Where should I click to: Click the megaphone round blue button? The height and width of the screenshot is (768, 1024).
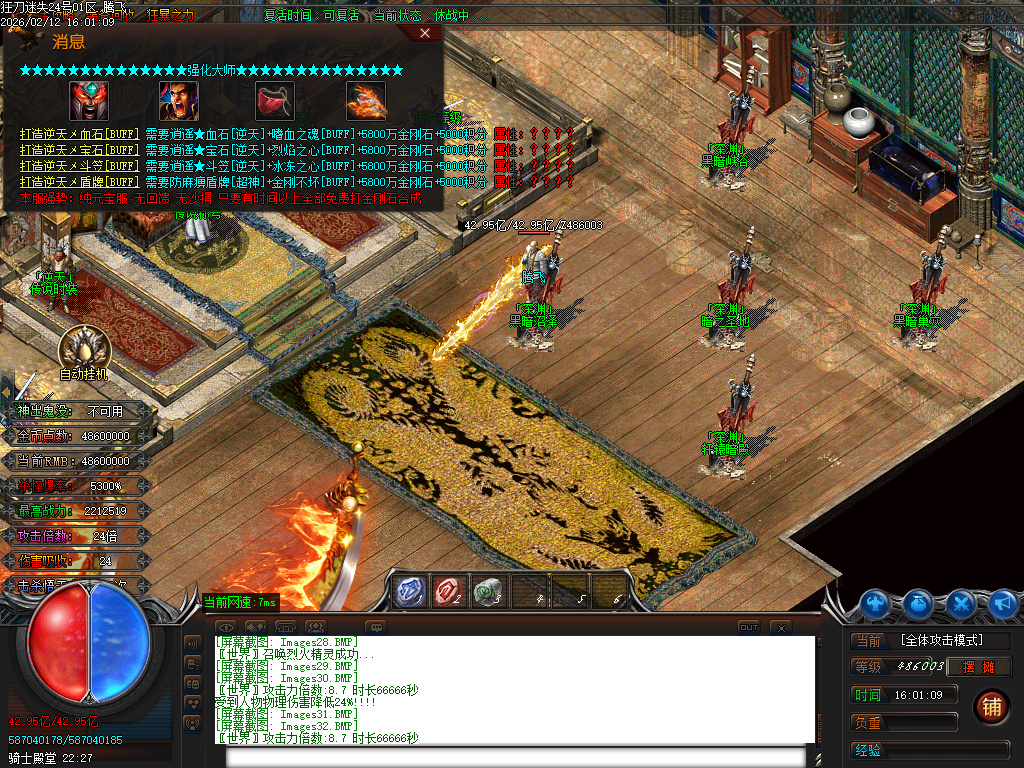pos(1003,603)
